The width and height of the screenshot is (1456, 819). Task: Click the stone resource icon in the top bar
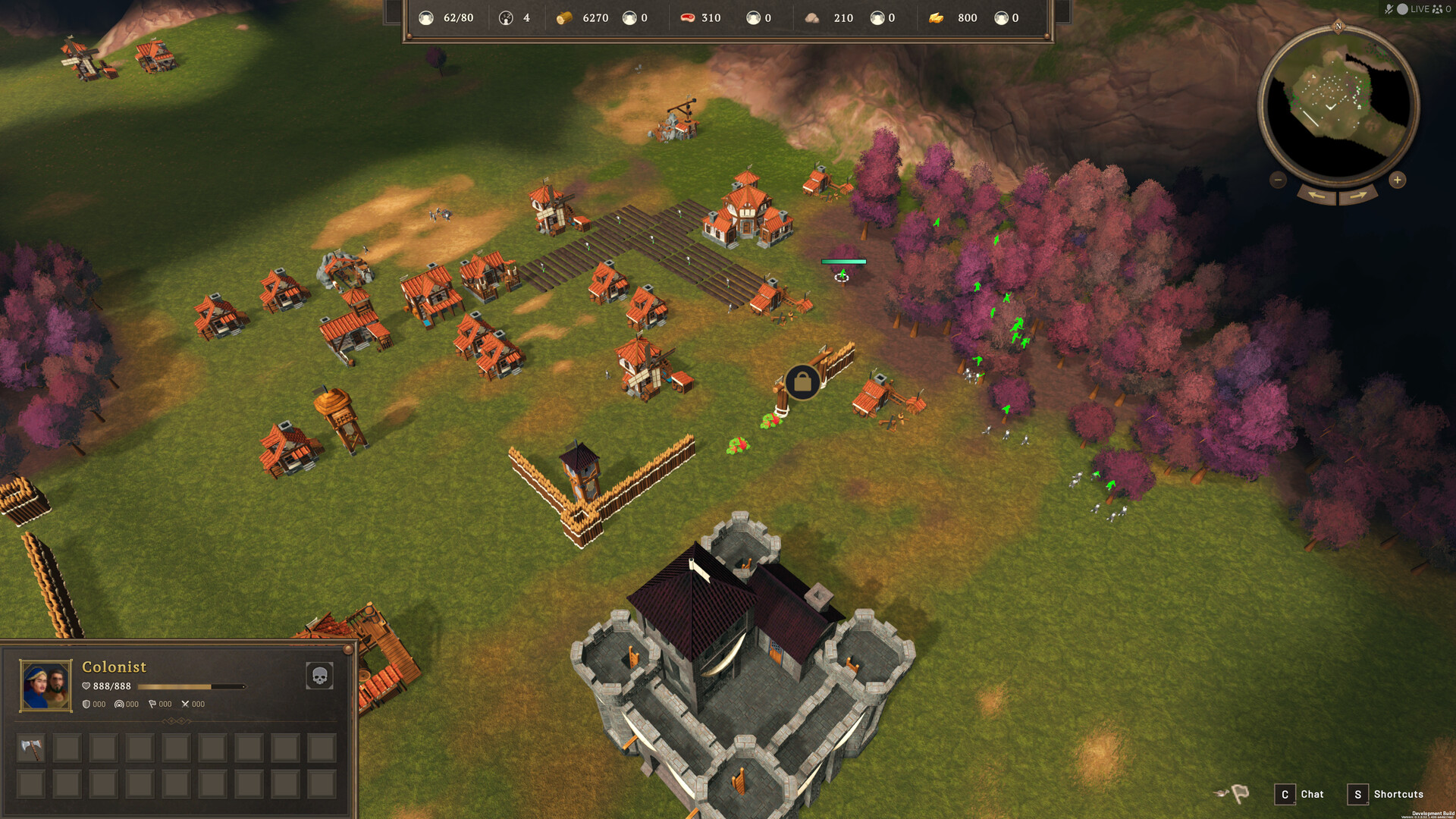(x=813, y=17)
